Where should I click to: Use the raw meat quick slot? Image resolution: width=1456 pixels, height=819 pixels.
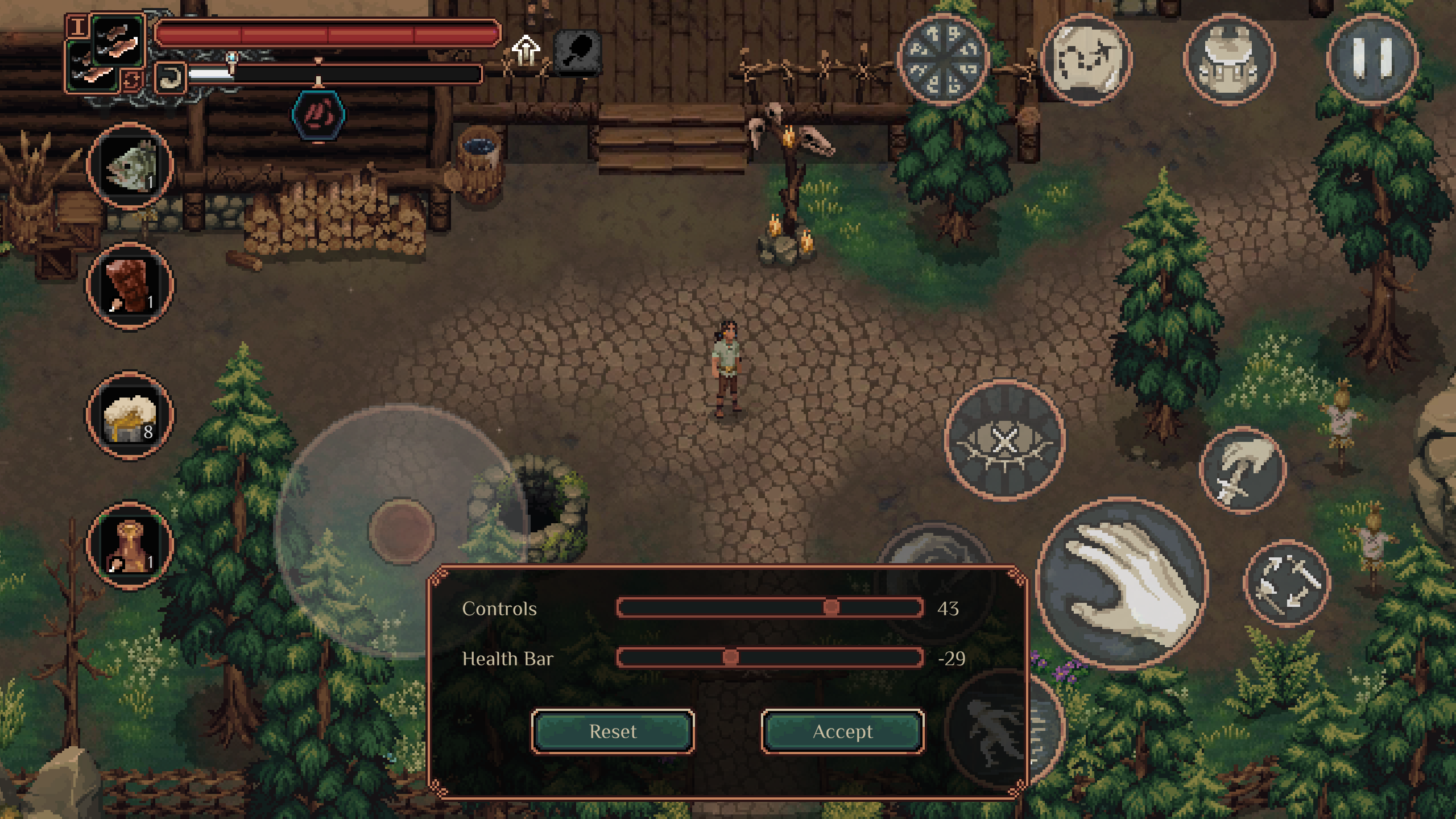[130, 285]
